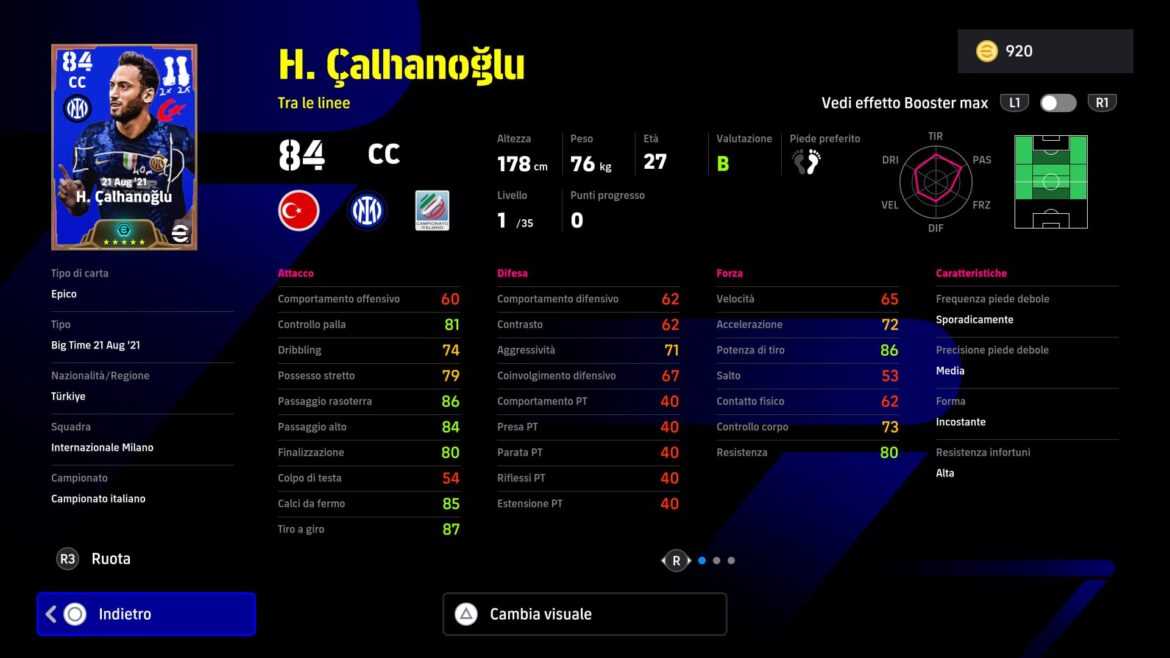1170x658 pixels.
Task: Click the player position pitch map
Action: tap(1050, 181)
